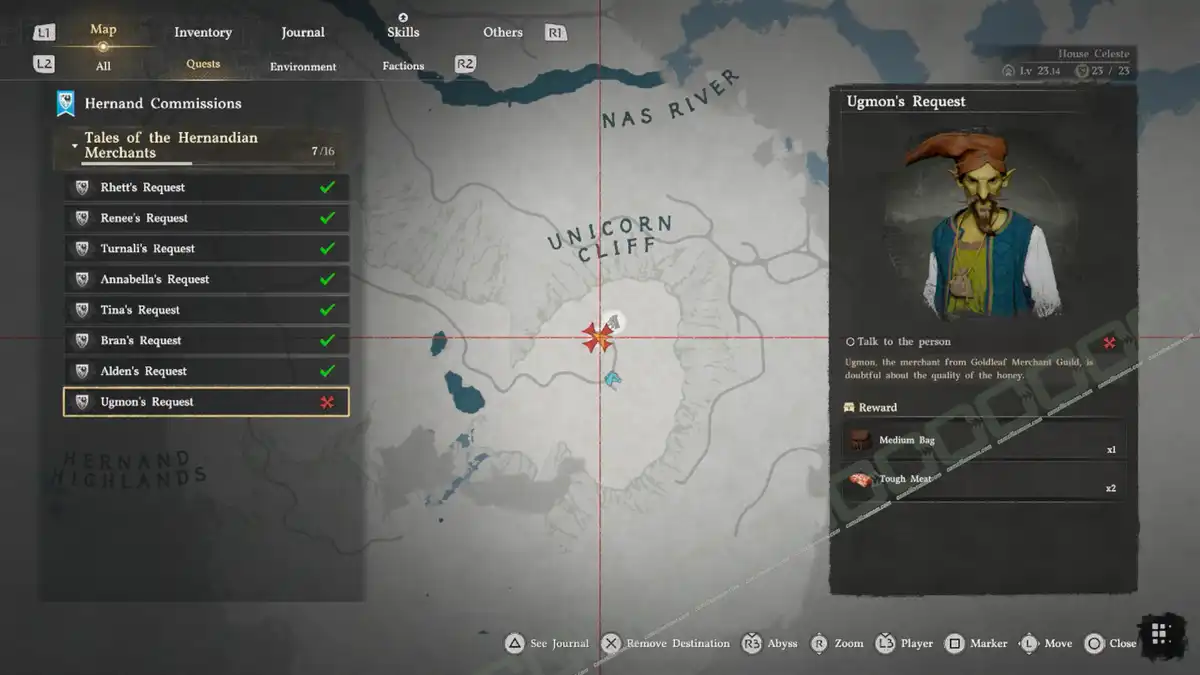Select the Quests filter
The height and width of the screenshot is (675, 1200).
click(203, 64)
